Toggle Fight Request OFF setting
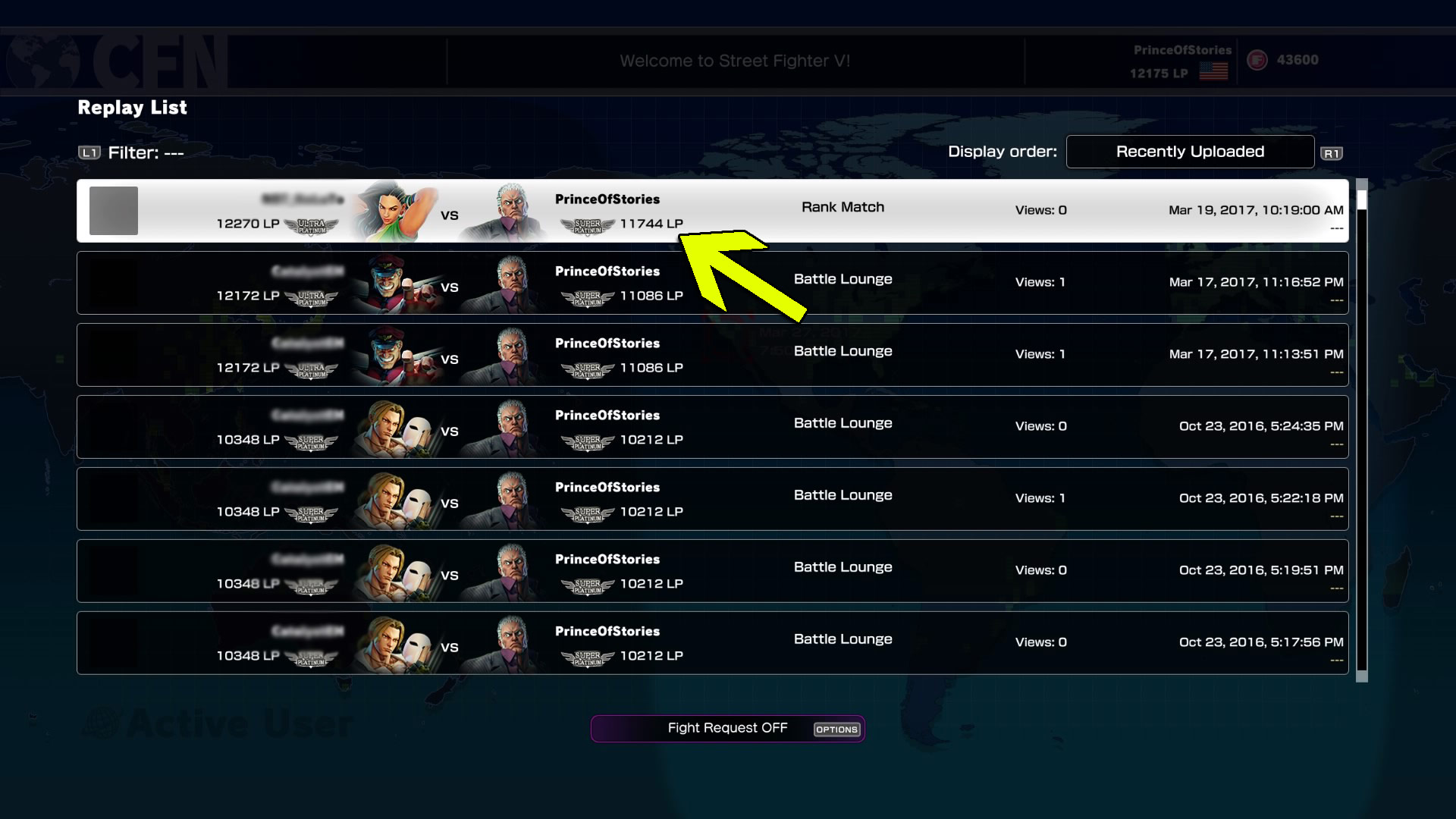This screenshot has width=1456, height=819. tap(727, 728)
